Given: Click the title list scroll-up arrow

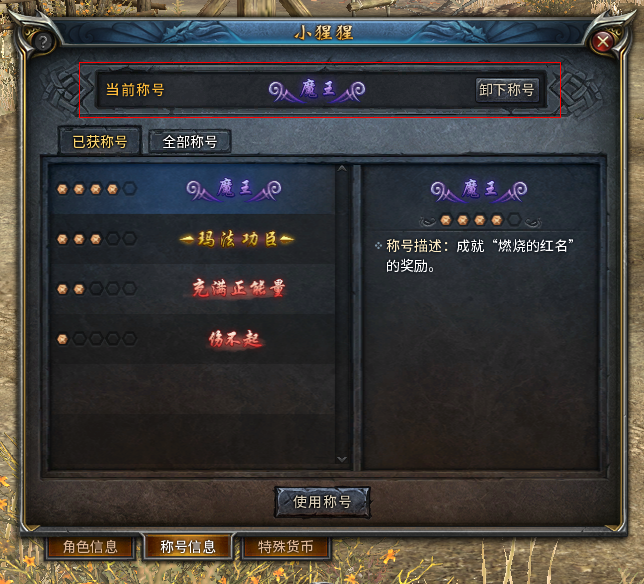Looking at the screenshot, I should pos(342,169).
